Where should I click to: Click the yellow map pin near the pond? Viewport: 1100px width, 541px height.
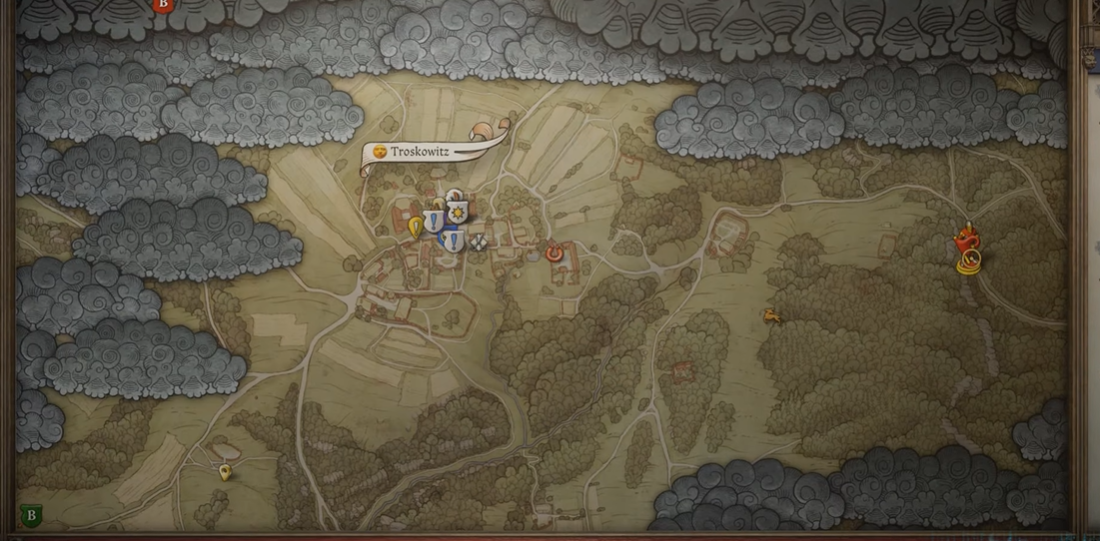pyautogui.click(x=225, y=471)
